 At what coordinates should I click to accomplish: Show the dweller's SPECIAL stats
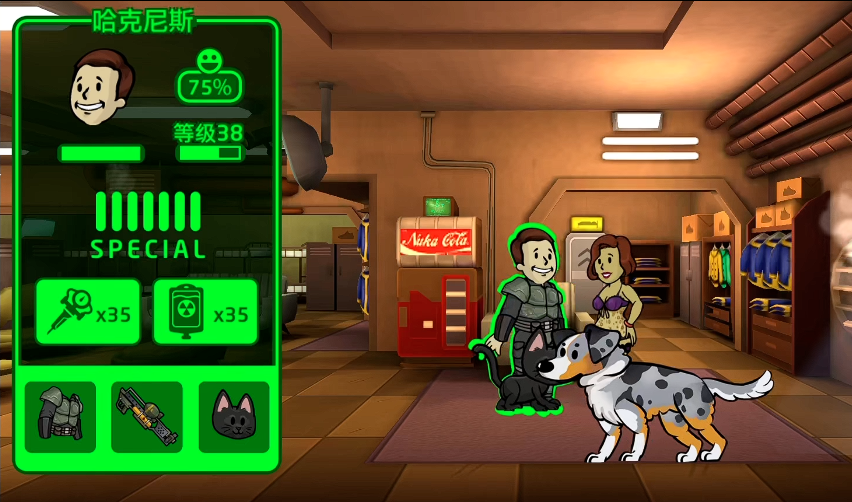[x=148, y=225]
